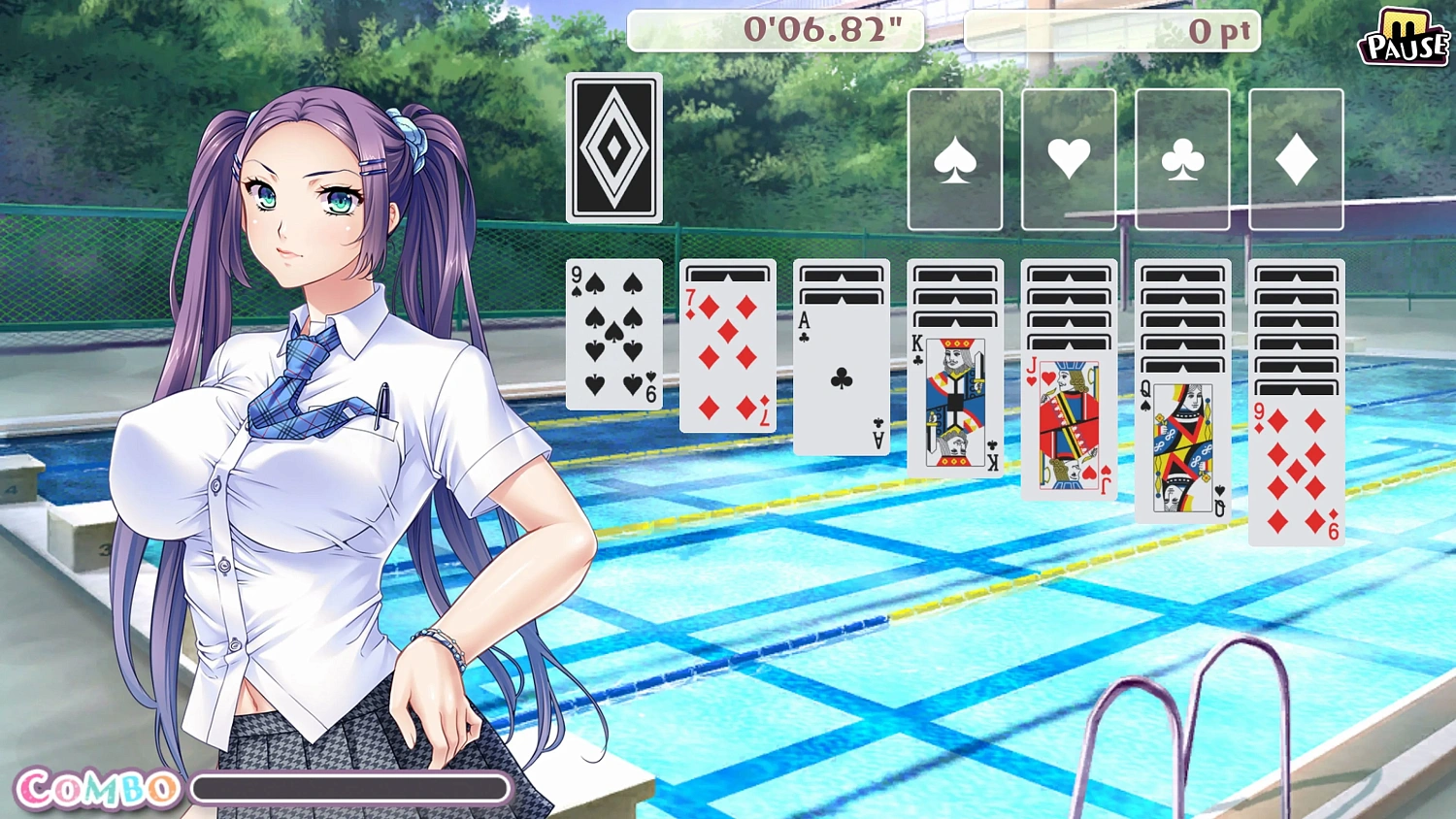Select the Ace of clubs card

click(x=841, y=374)
